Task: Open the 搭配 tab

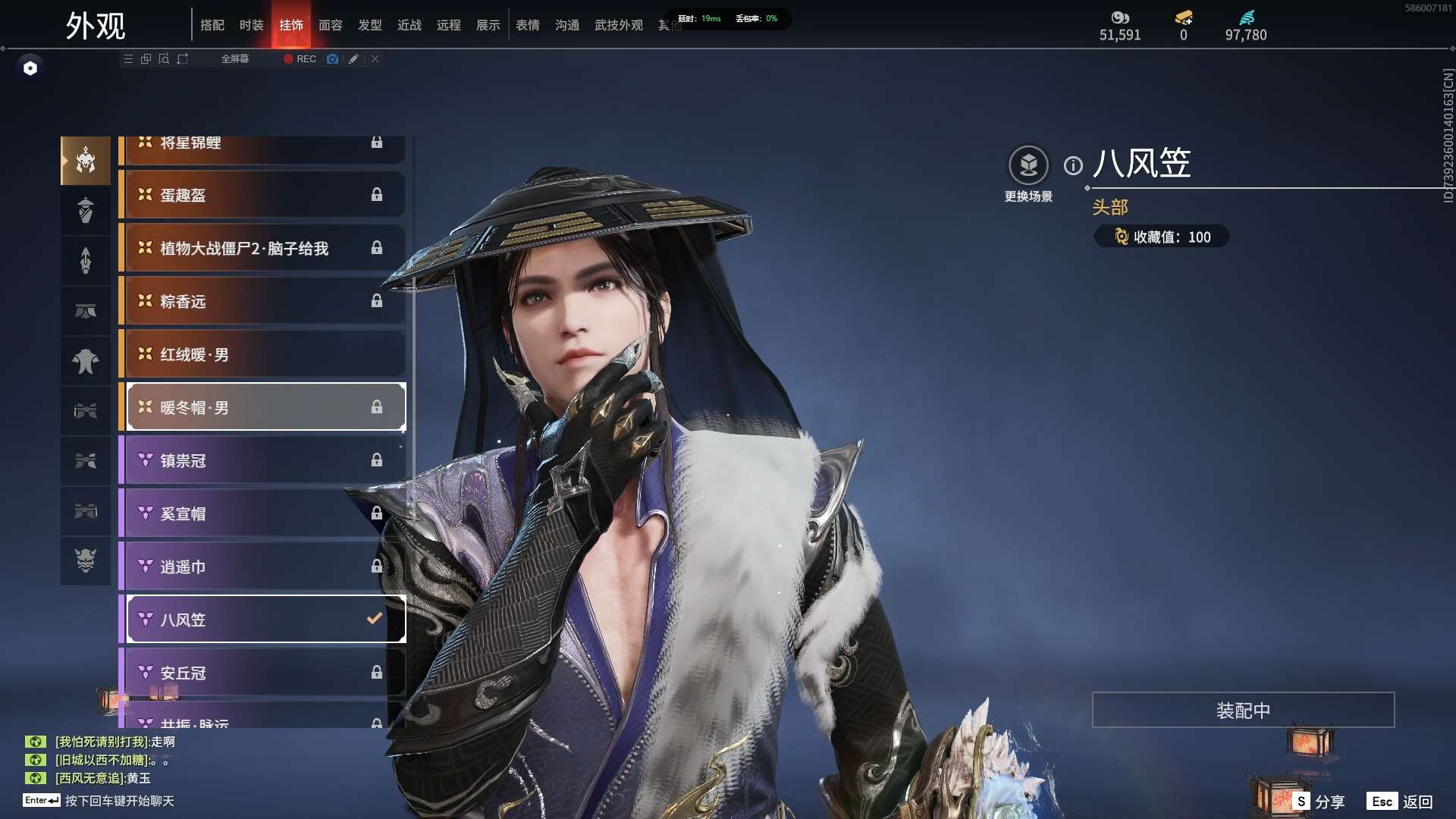Action: point(212,25)
